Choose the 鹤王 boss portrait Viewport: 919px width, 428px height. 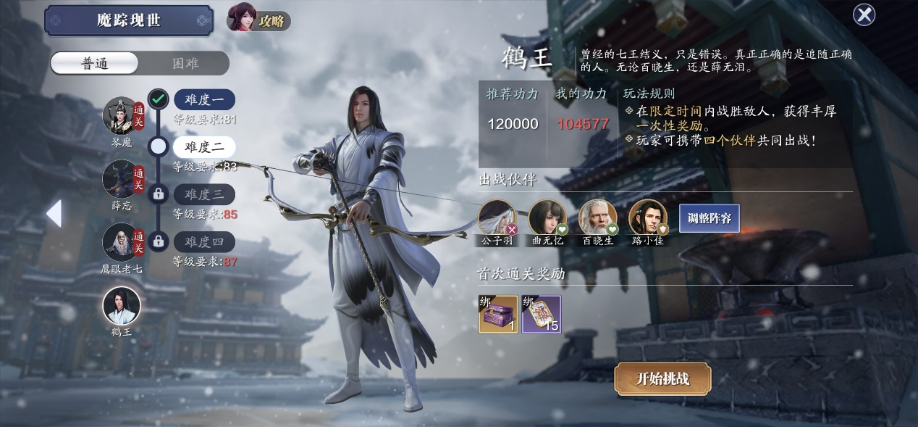pos(121,305)
